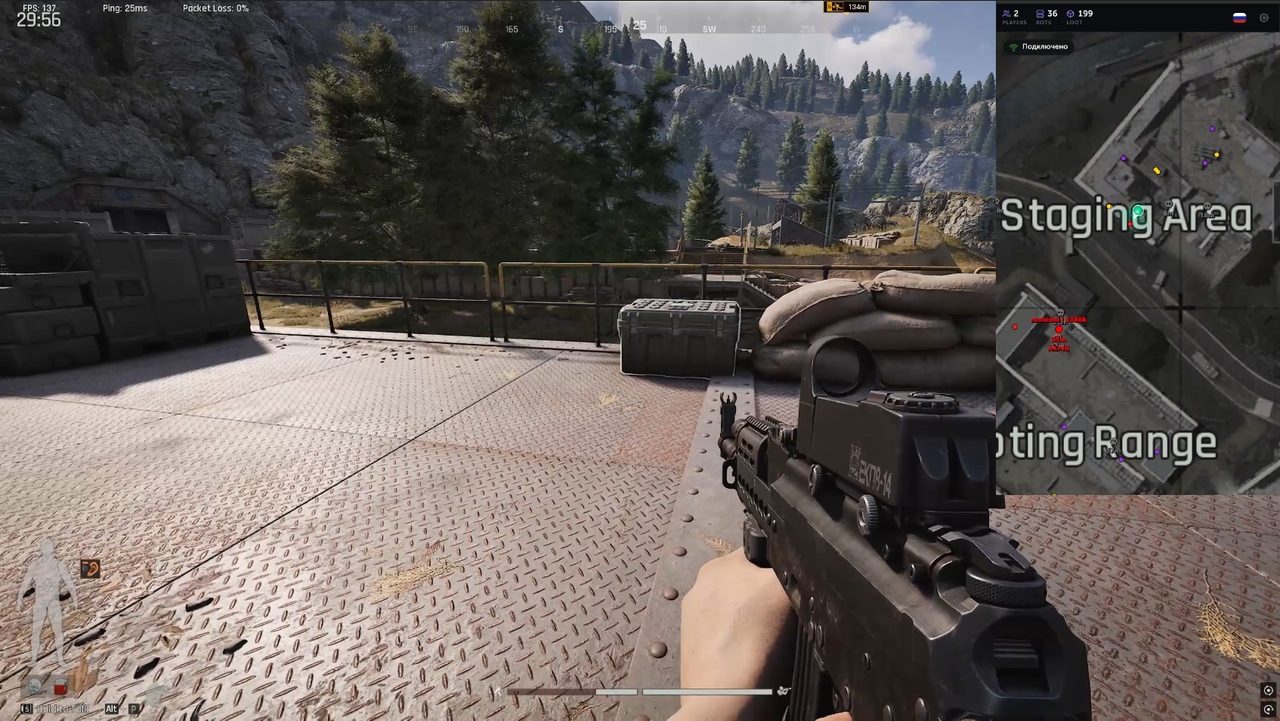Toggle the Bots counter in overlay header
1280x721 pixels.
1046,17
